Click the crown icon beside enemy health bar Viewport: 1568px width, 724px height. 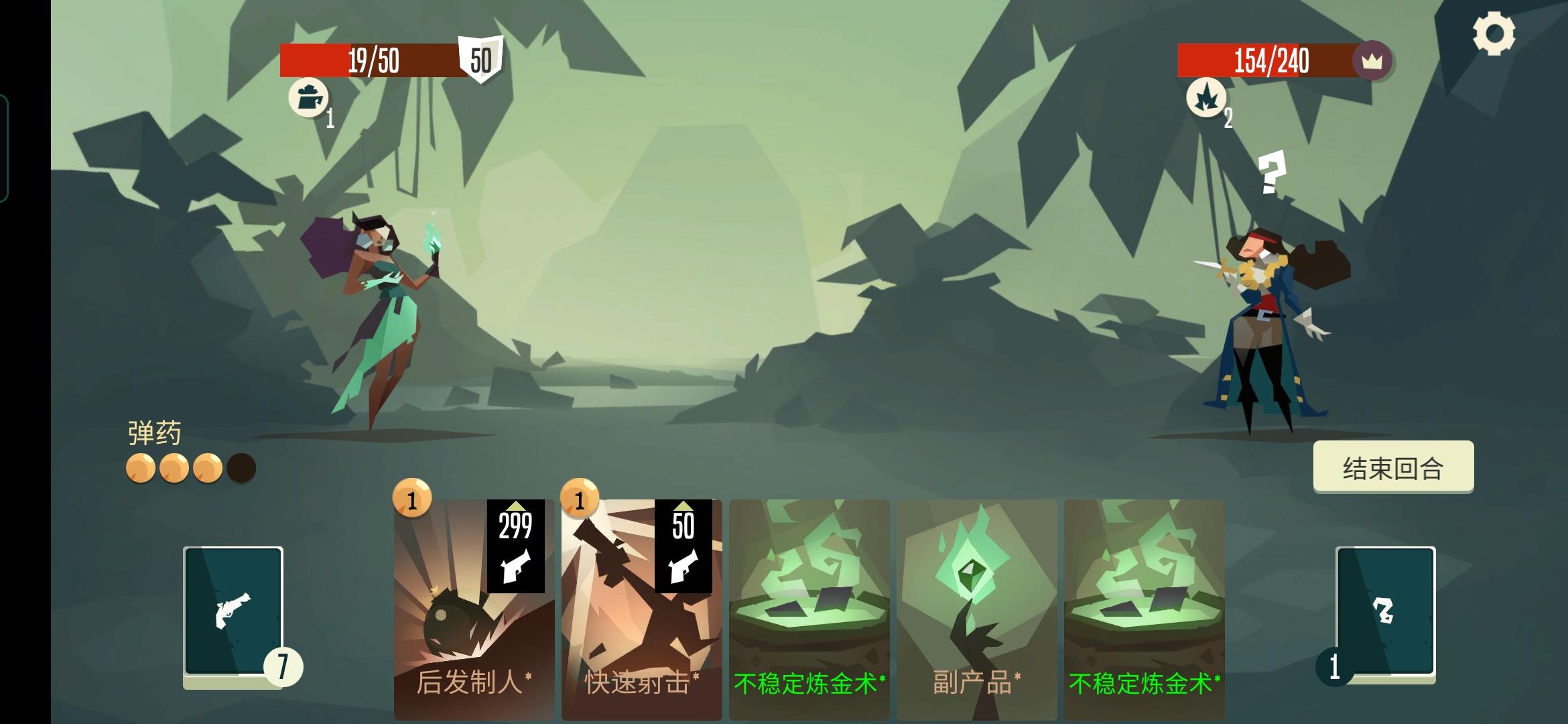click(1372, 62)
